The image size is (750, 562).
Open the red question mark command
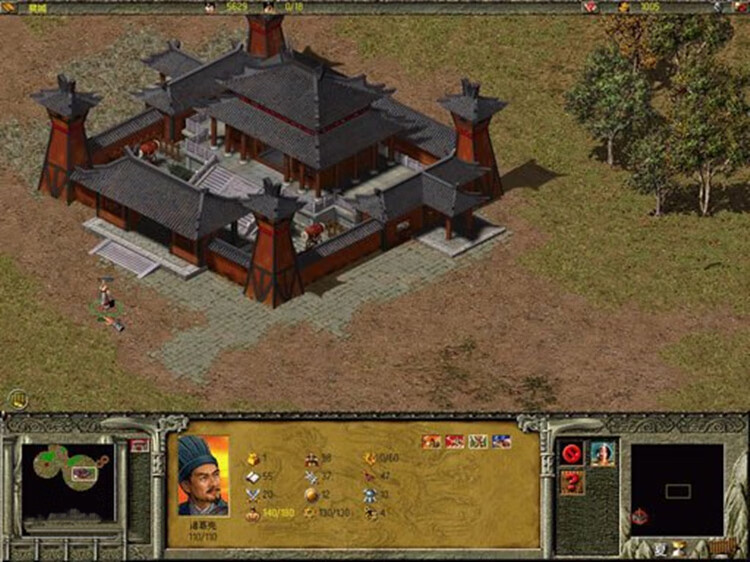click(x=573, y=482)
